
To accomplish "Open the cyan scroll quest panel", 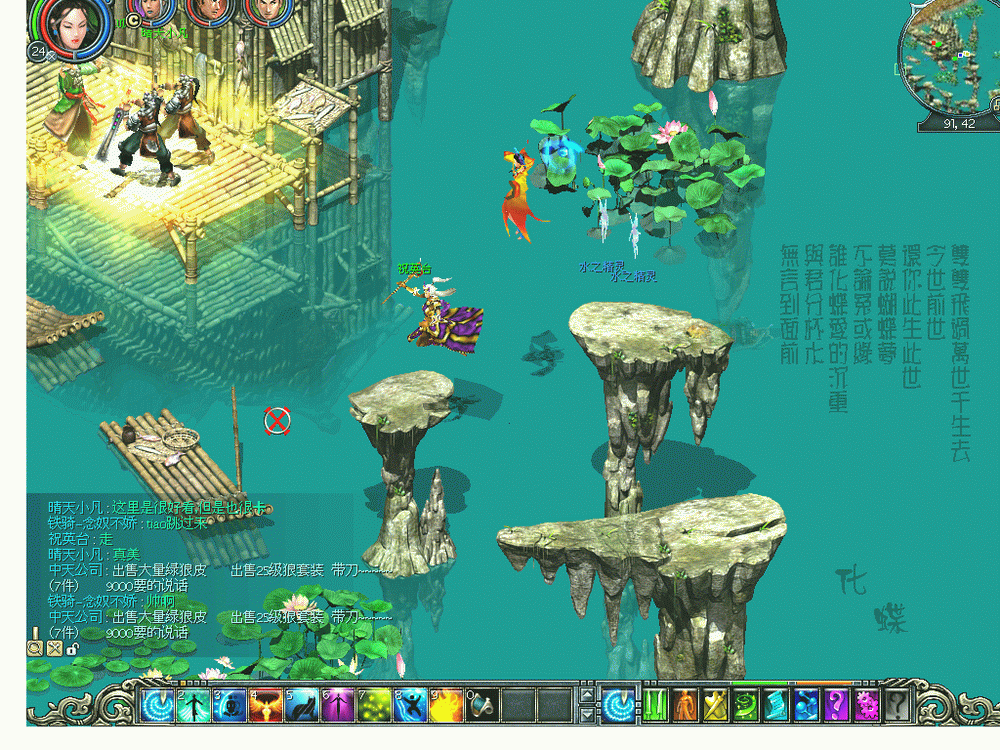I will pyautogui.click(x=775, y=704).
